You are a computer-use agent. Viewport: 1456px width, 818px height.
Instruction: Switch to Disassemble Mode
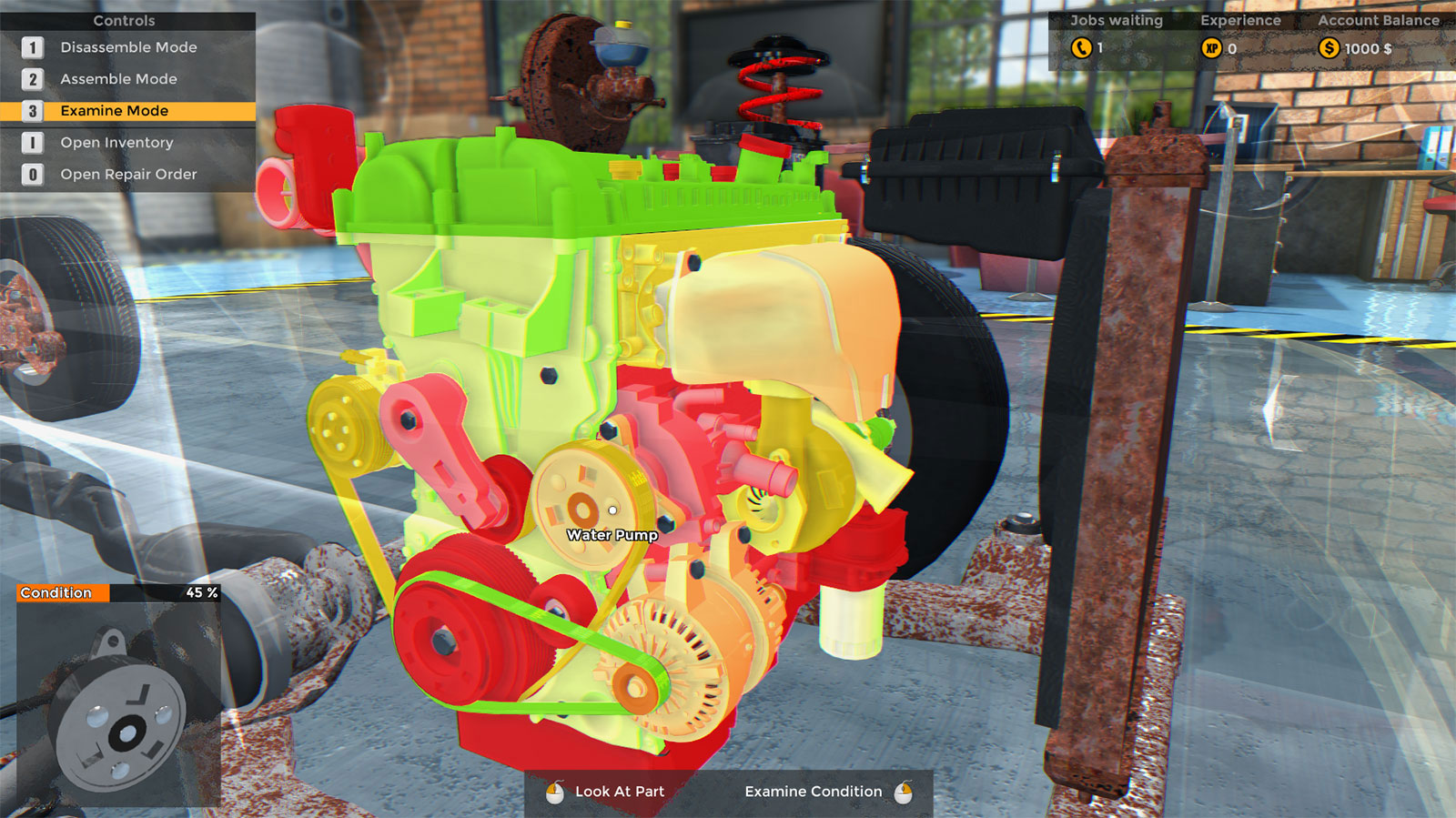click(x=127, y=47)
